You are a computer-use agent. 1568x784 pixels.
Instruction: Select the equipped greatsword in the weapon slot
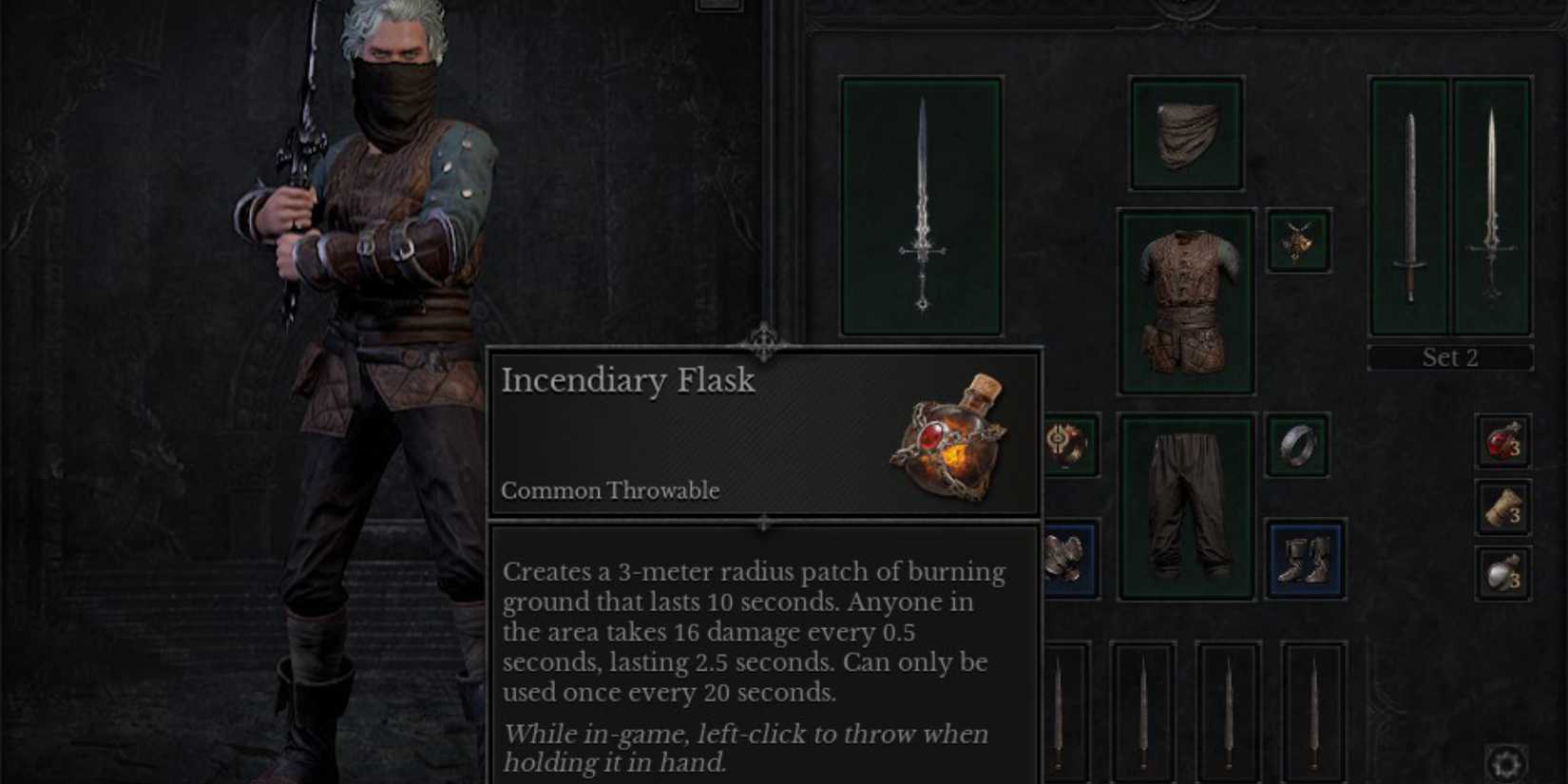coord(922,207)
